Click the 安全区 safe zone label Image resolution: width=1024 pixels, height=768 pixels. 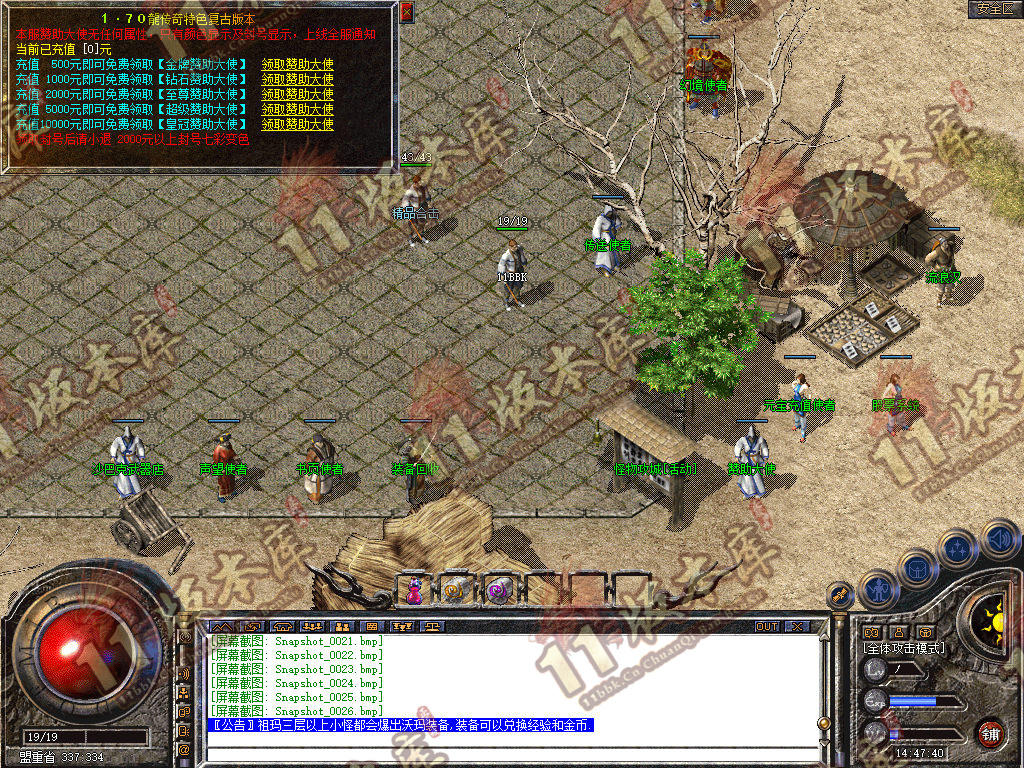994,9
